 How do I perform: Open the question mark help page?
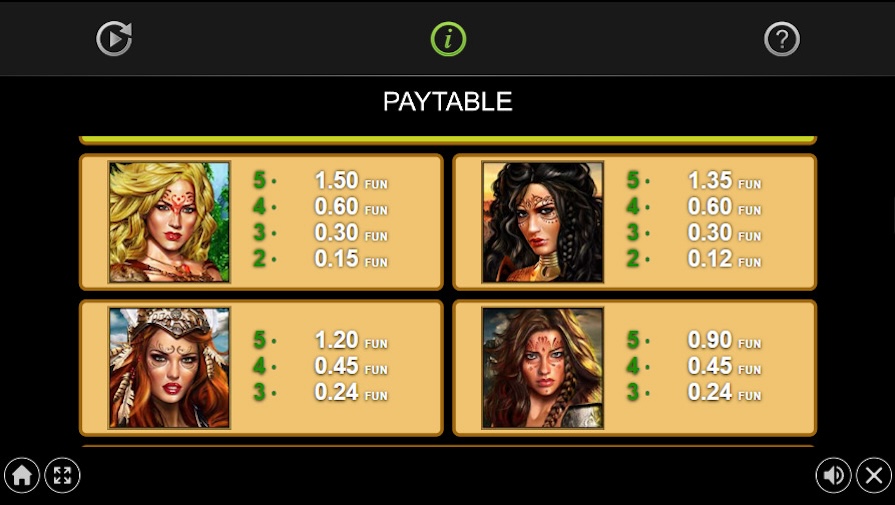point(781,39)
